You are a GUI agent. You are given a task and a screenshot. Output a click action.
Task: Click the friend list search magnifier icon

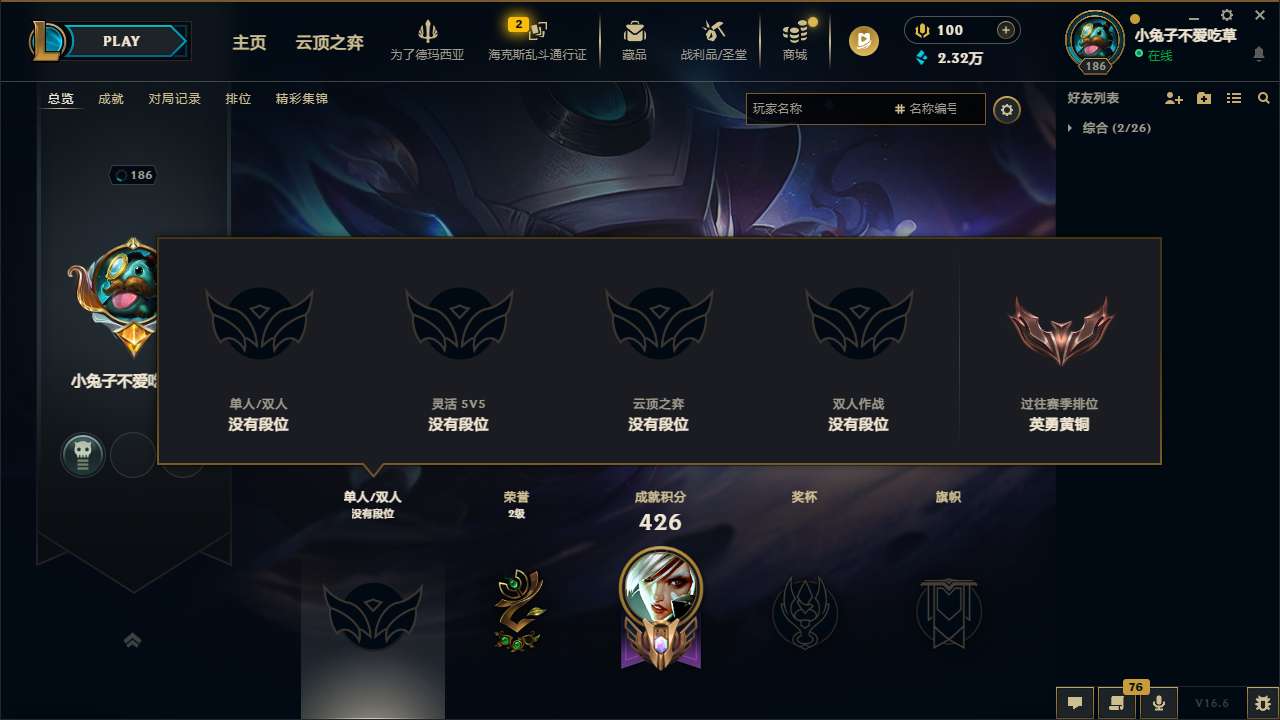click(x=1264, y=98)
